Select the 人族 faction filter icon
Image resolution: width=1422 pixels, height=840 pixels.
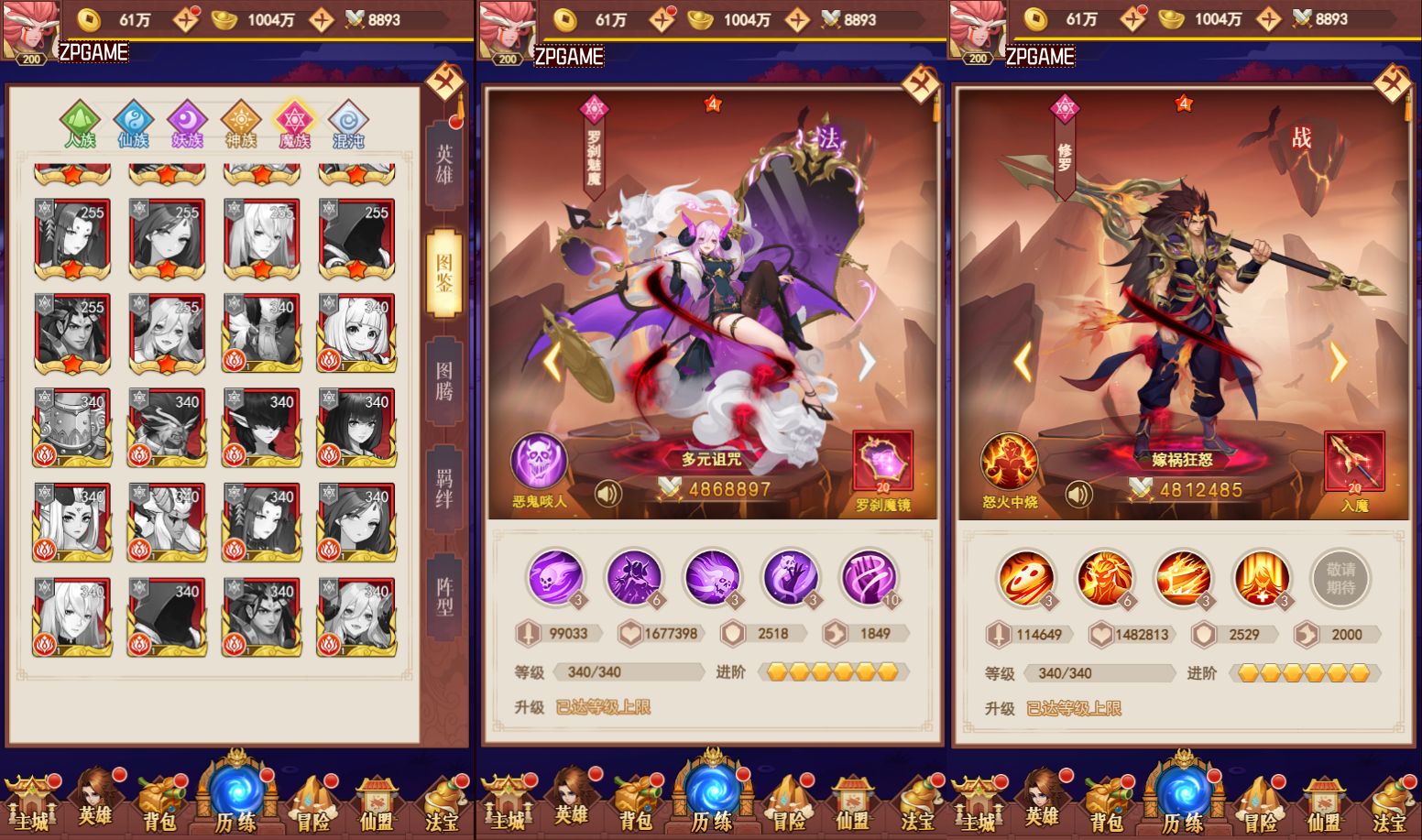point(81,123)
